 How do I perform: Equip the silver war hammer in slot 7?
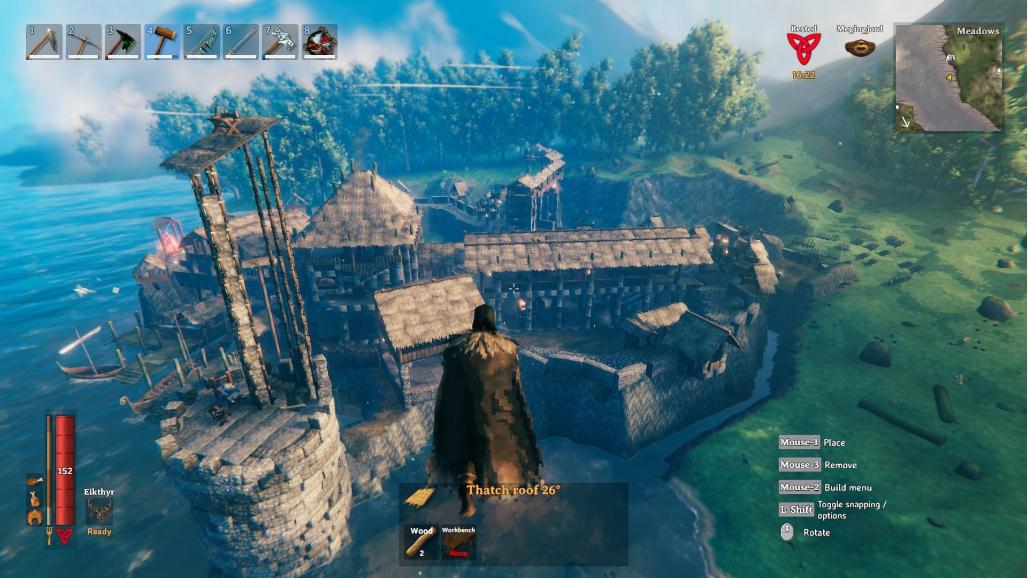(280, 42)
